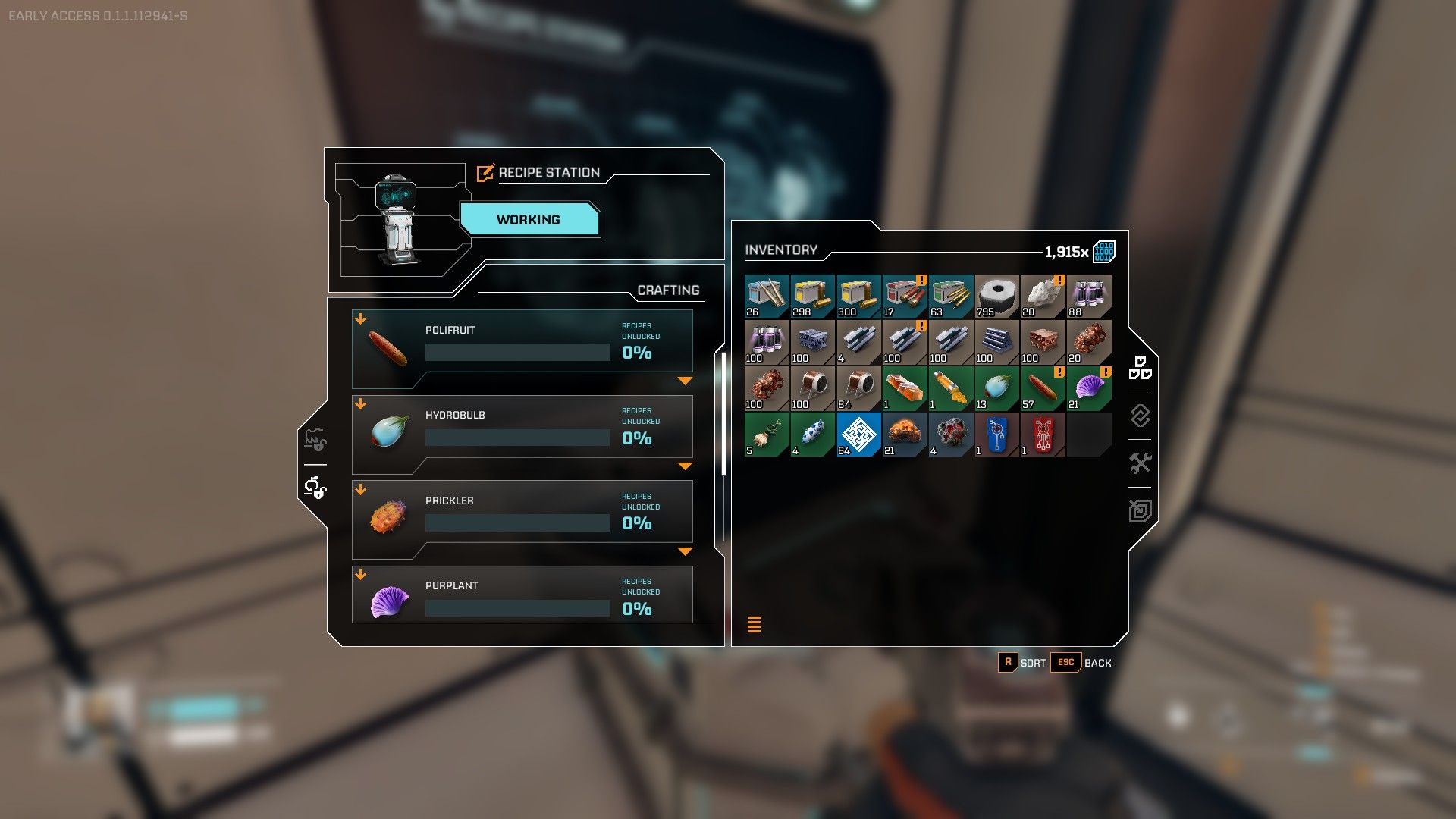Open the three-cups inventory category tab
This screenshot has width=1456, height=819.
(x=1140, y=369)
